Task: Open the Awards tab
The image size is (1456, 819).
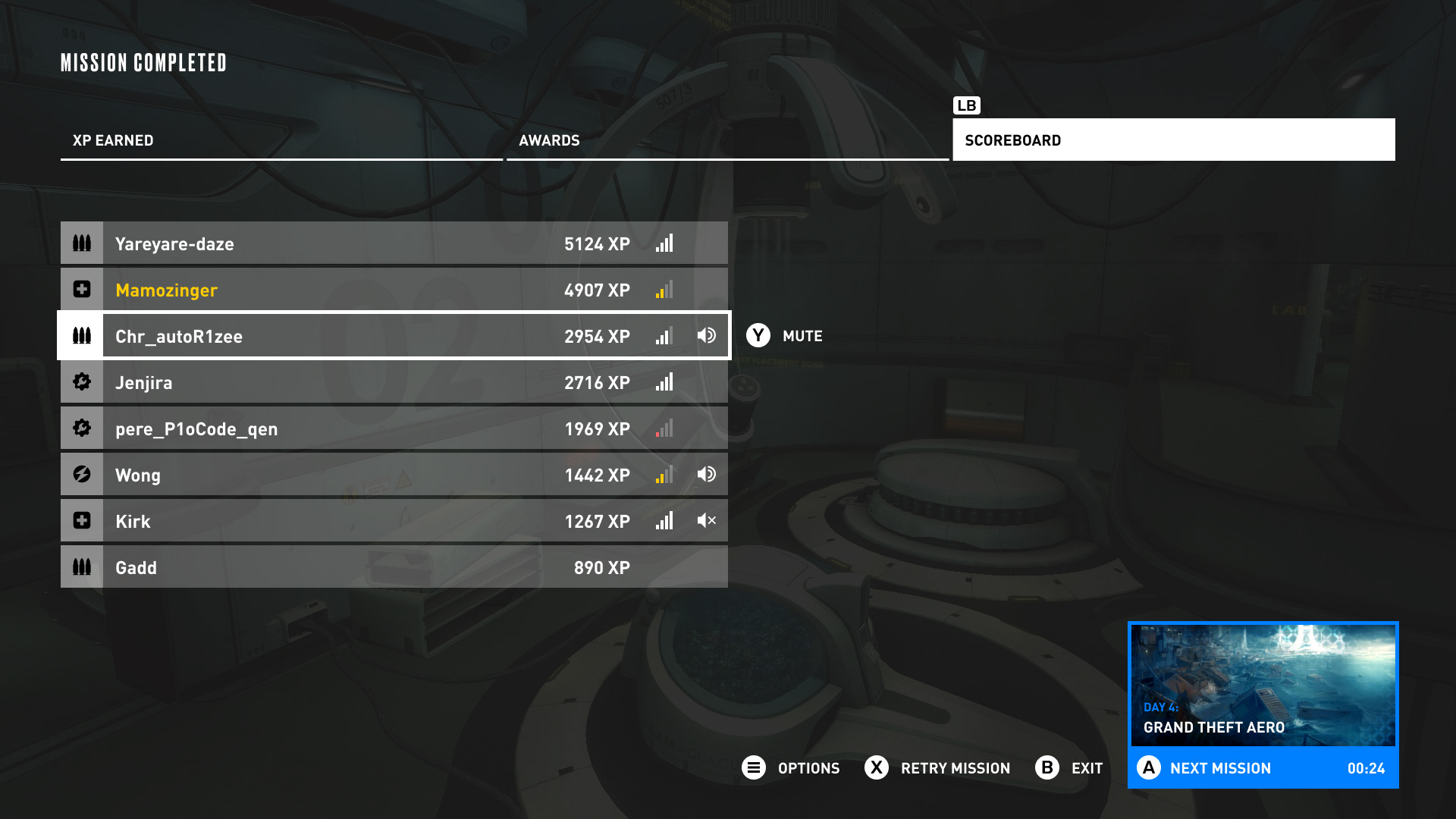Action: [726, 140]
